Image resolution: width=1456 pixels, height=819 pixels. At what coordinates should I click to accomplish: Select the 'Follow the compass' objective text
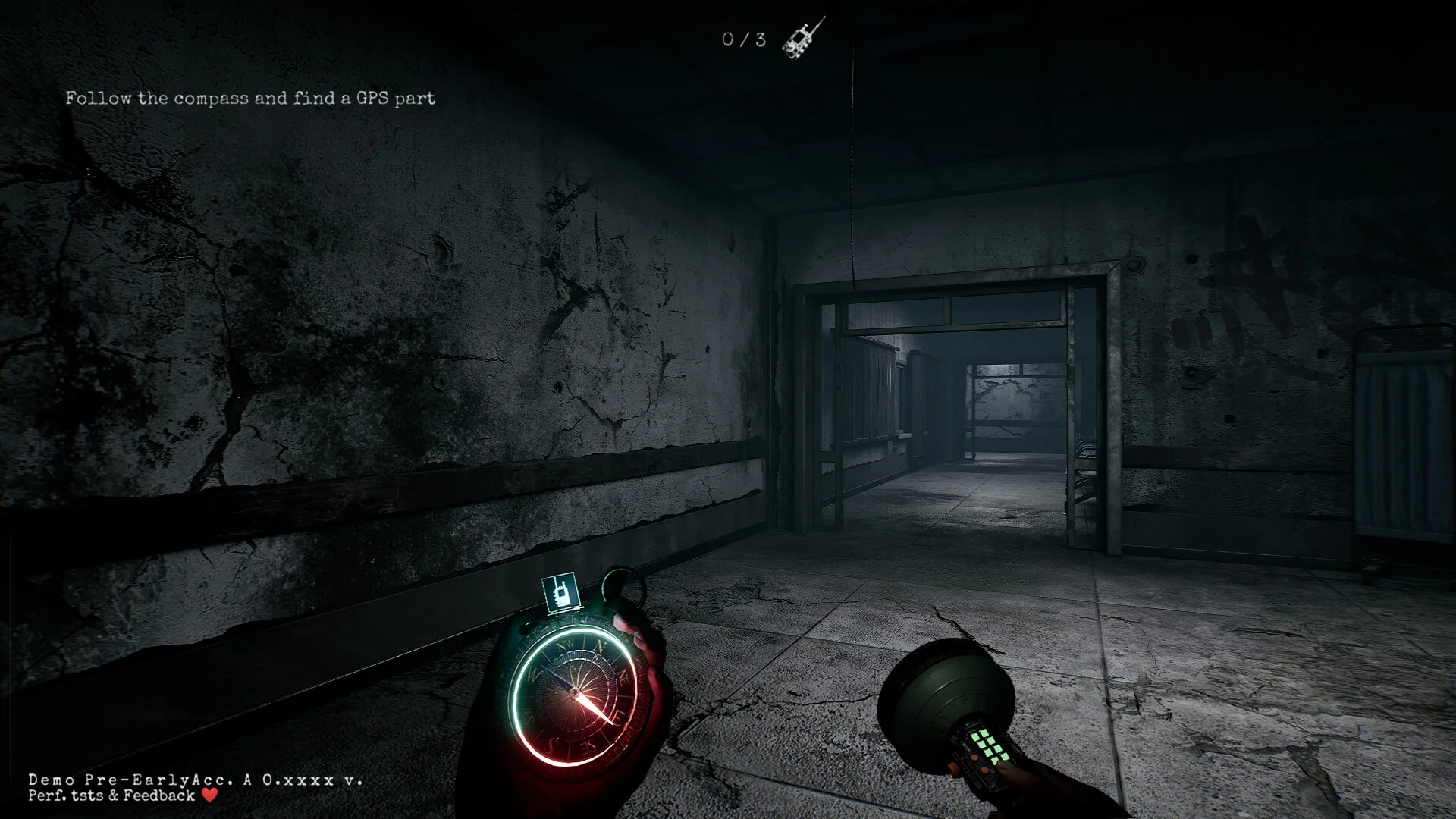coord(250,99)
